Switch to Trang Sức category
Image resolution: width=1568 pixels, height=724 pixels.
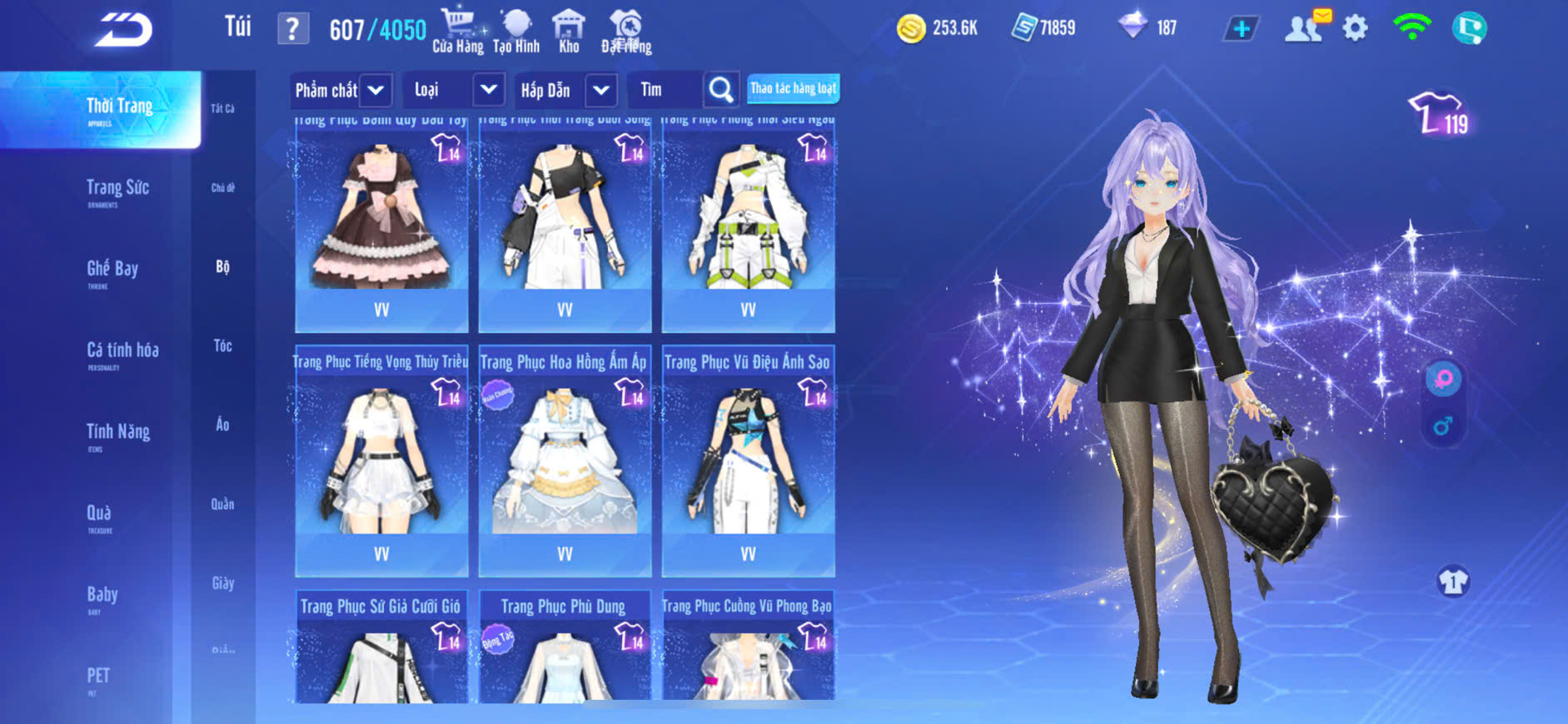pyautogui.click(x=117, y=189)
